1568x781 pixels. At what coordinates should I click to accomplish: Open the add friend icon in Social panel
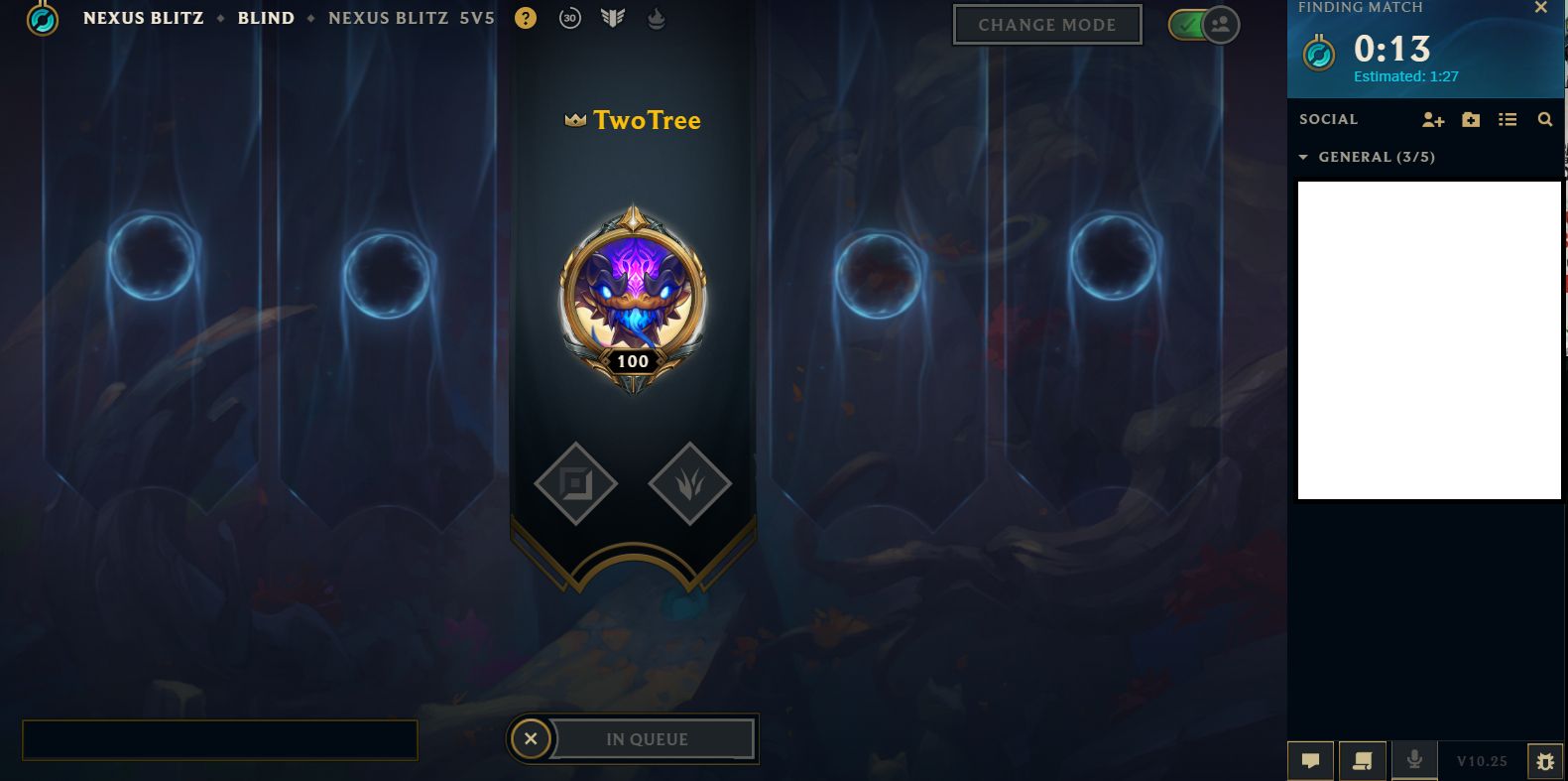(x=1433, y=119)
